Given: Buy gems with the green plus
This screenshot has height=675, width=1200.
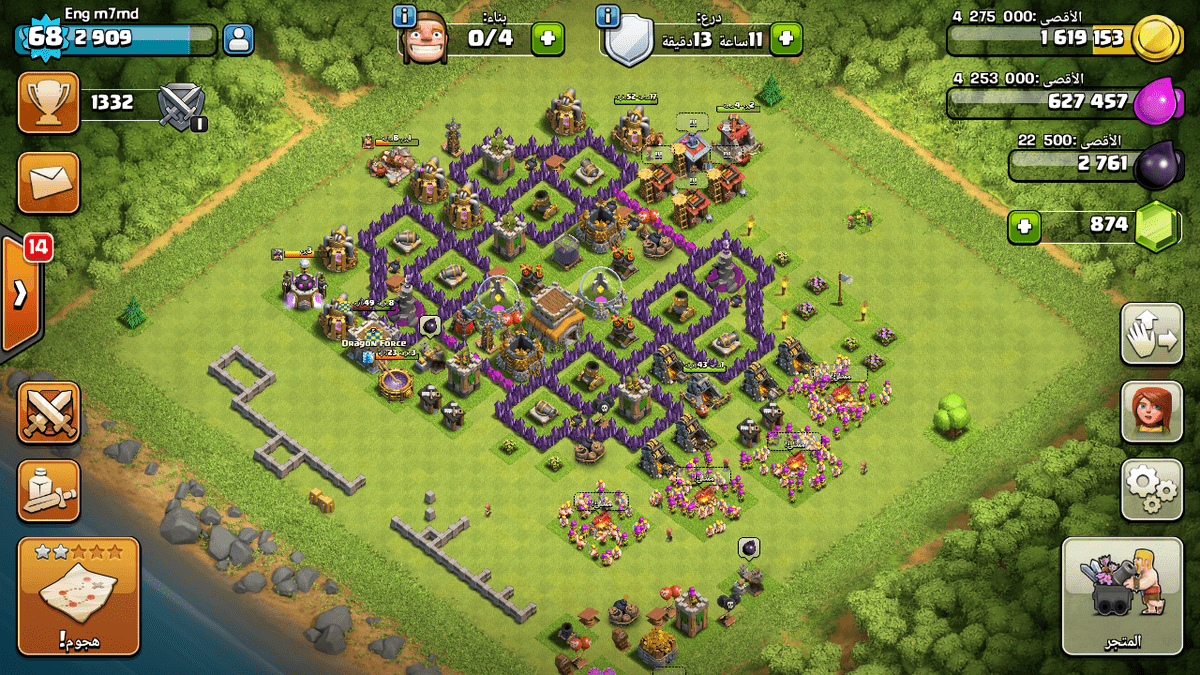Looking at the screenshot, I should pos(1024,226).
